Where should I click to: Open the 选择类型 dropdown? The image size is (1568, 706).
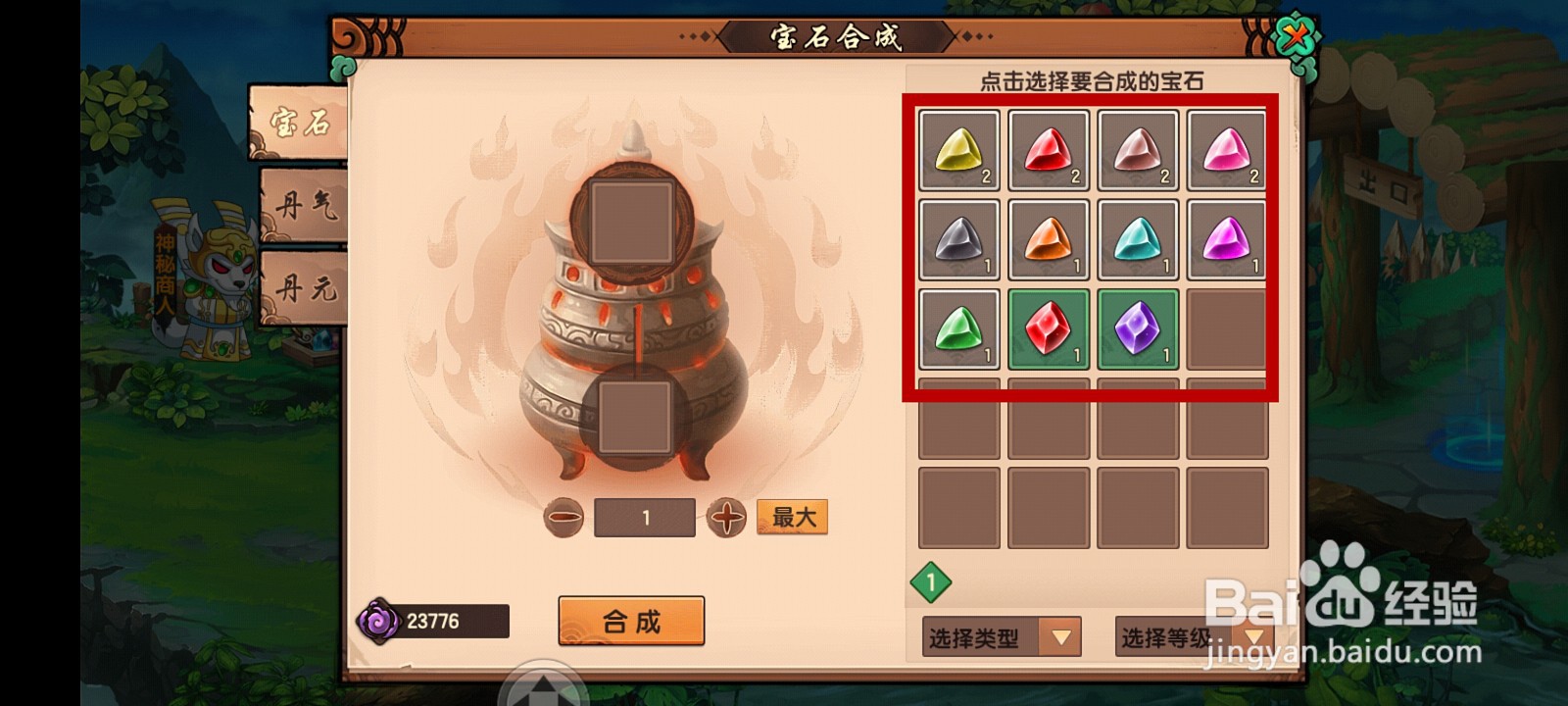coord(1001,638)
